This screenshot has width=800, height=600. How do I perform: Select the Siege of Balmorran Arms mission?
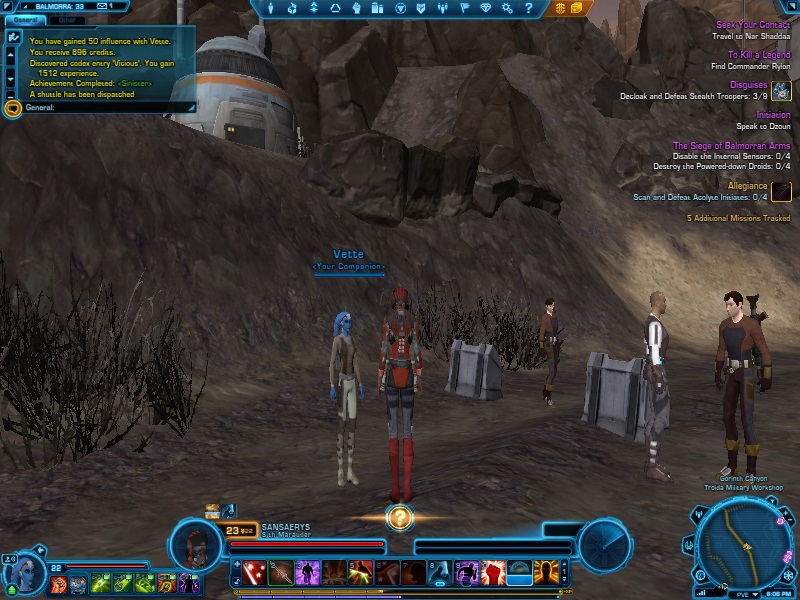731,146
